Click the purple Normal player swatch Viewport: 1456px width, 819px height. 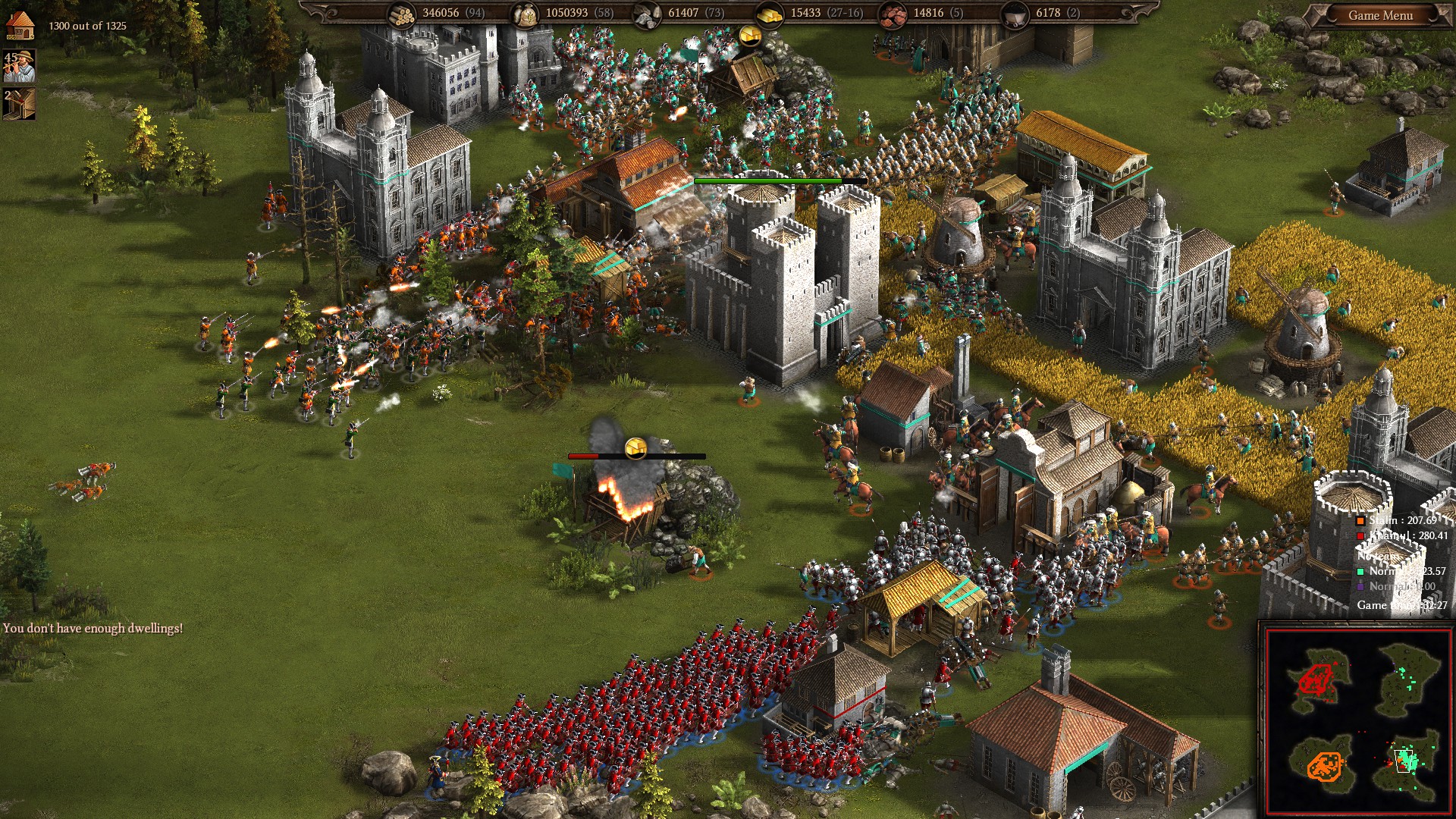click(1360, 587)
